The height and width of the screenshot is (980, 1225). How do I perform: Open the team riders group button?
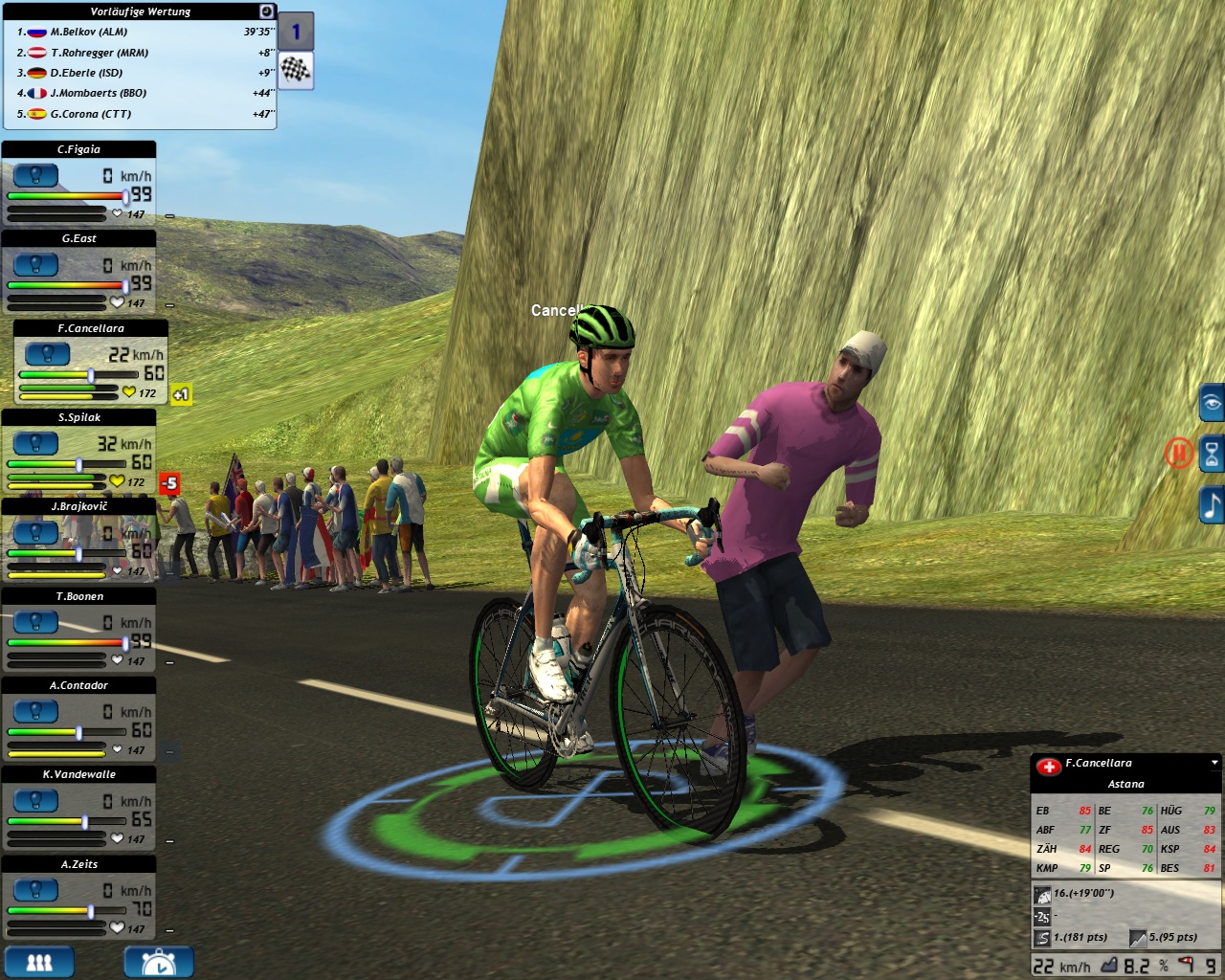(x=39, y=962)
